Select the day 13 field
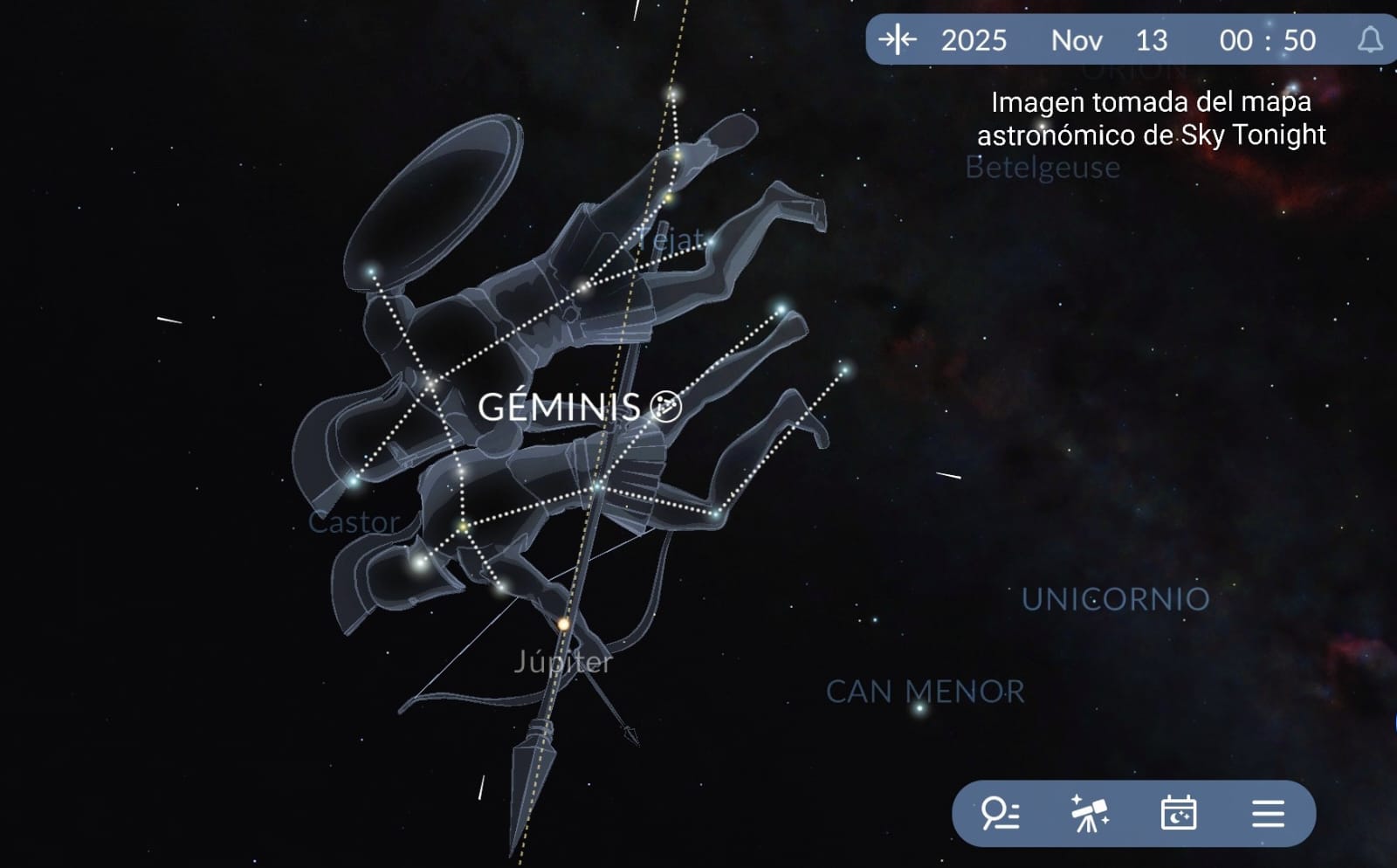The image size is (1397, 868). click(1152, 40)
